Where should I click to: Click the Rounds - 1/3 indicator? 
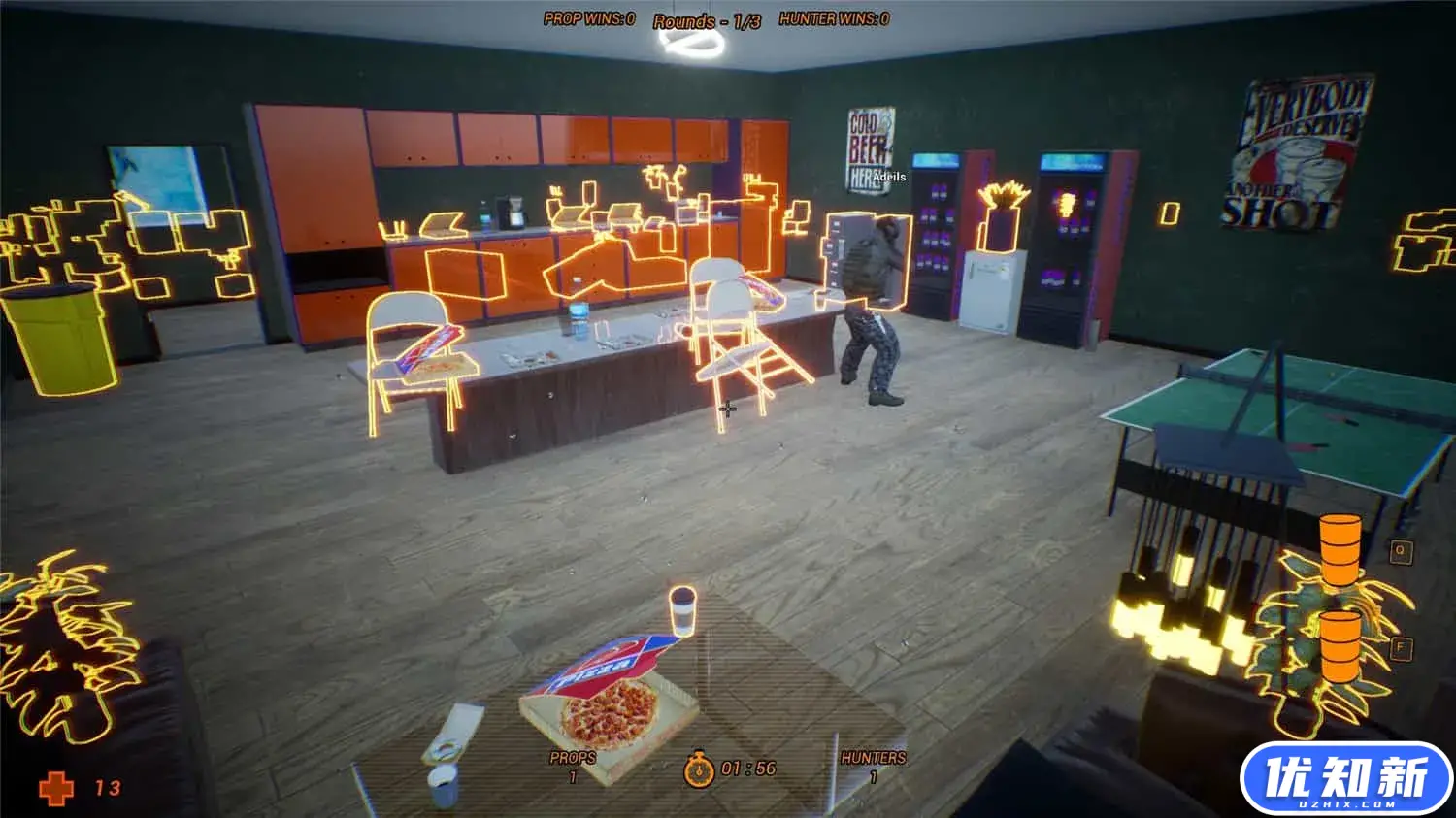click(708, 17)
